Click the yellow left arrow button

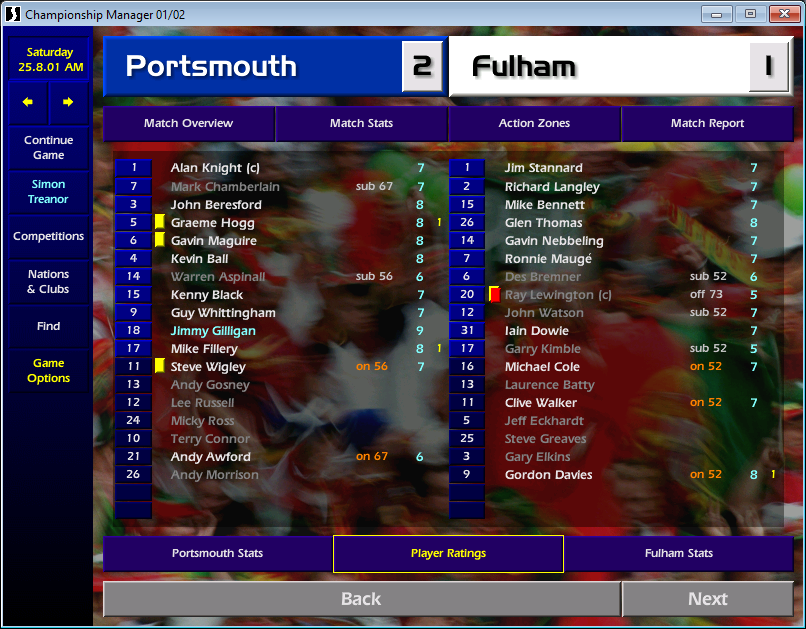click(x=28, y=102)
